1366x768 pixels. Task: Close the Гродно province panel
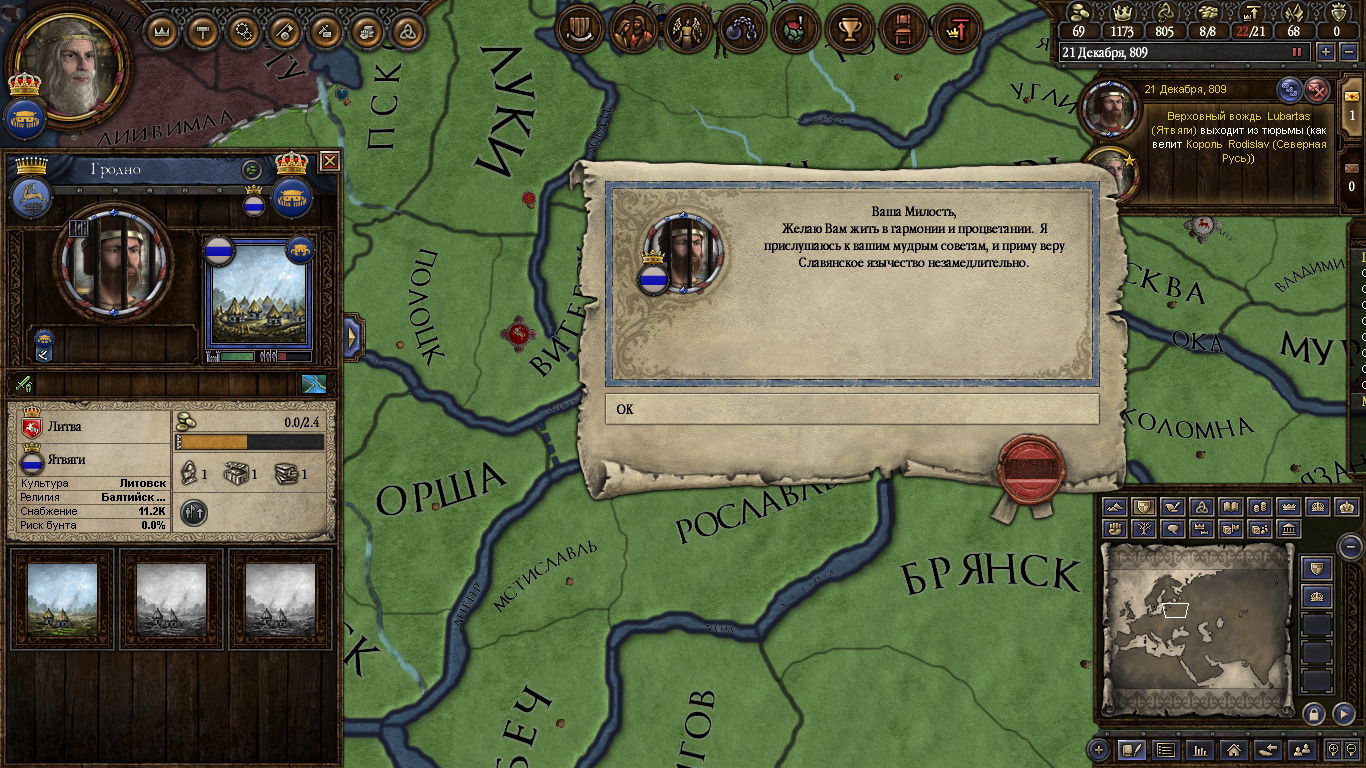coord(330,161)
